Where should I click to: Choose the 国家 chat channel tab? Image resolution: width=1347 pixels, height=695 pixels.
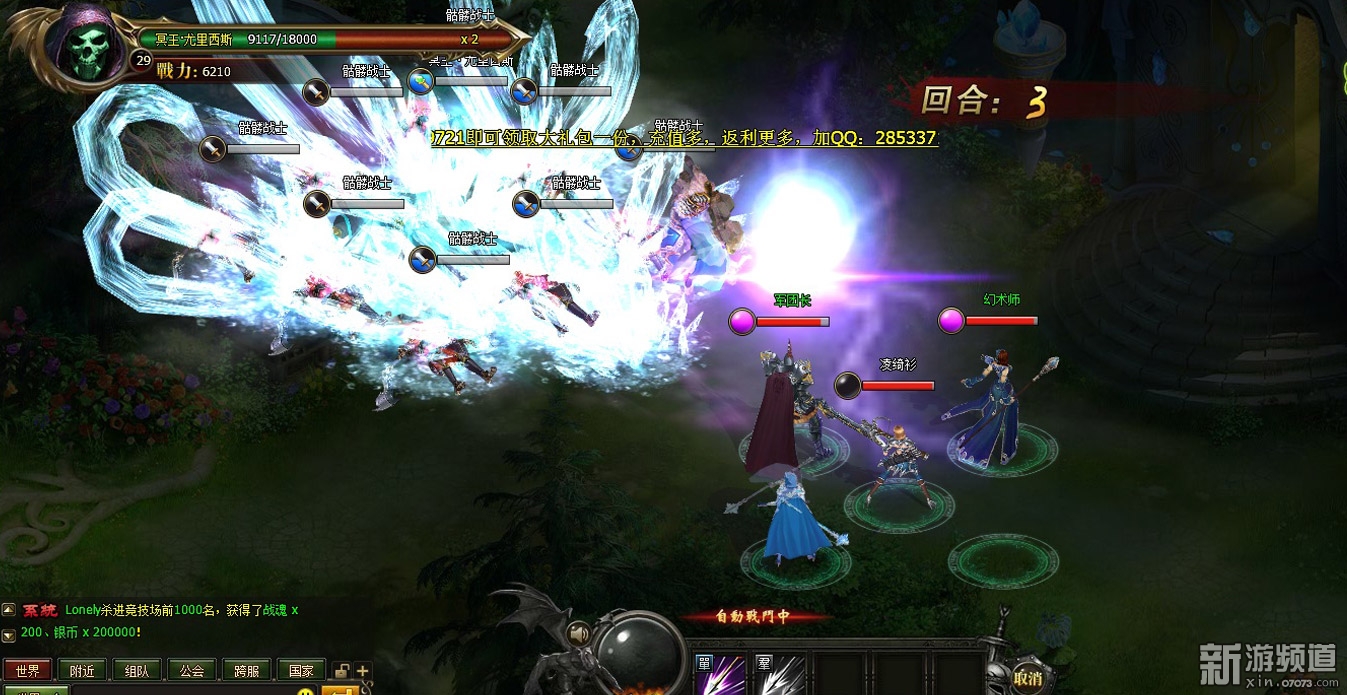click(300, 671)
